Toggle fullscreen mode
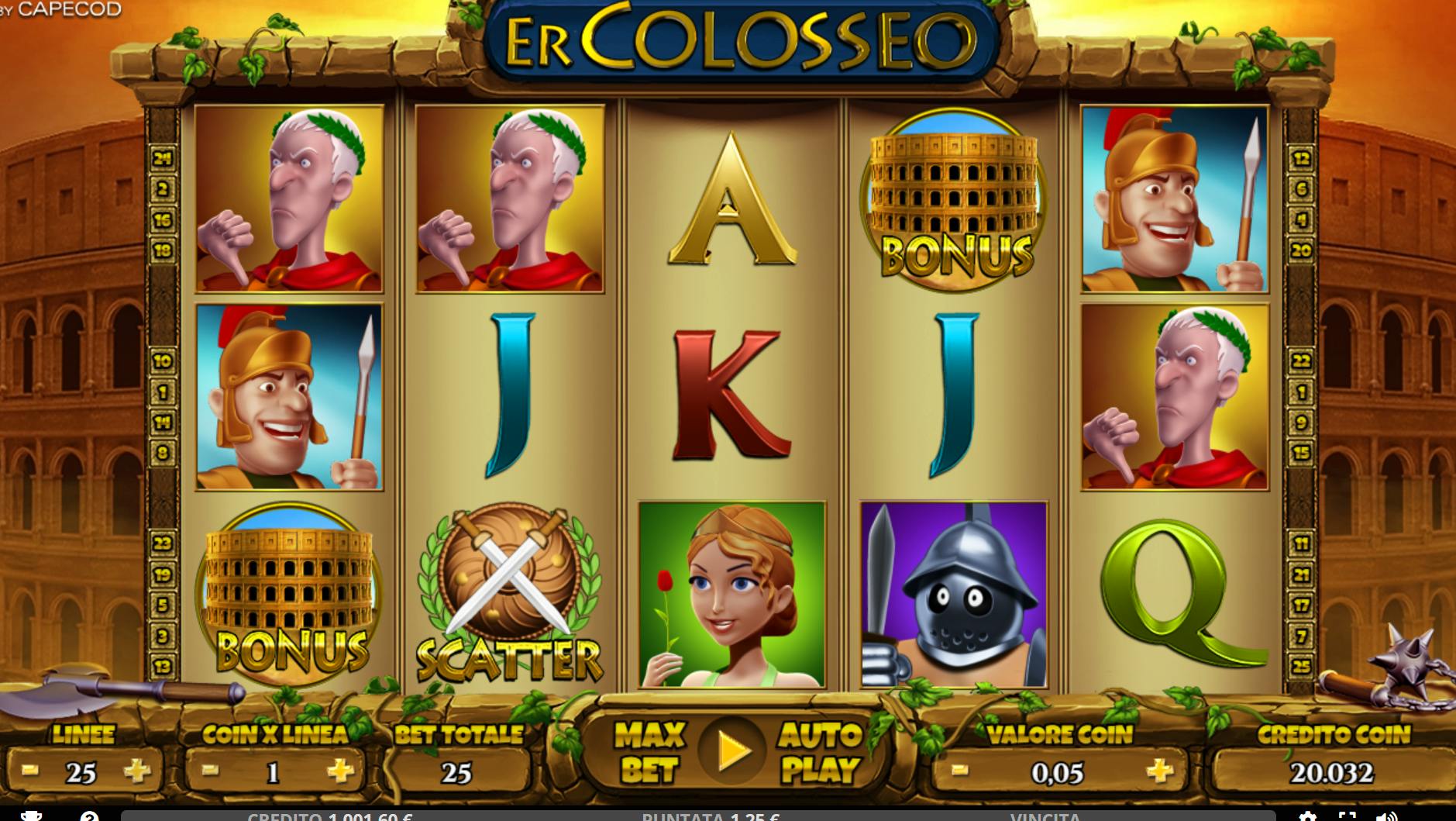This screenshot has width=1456, height=821. pos(1348,816)
